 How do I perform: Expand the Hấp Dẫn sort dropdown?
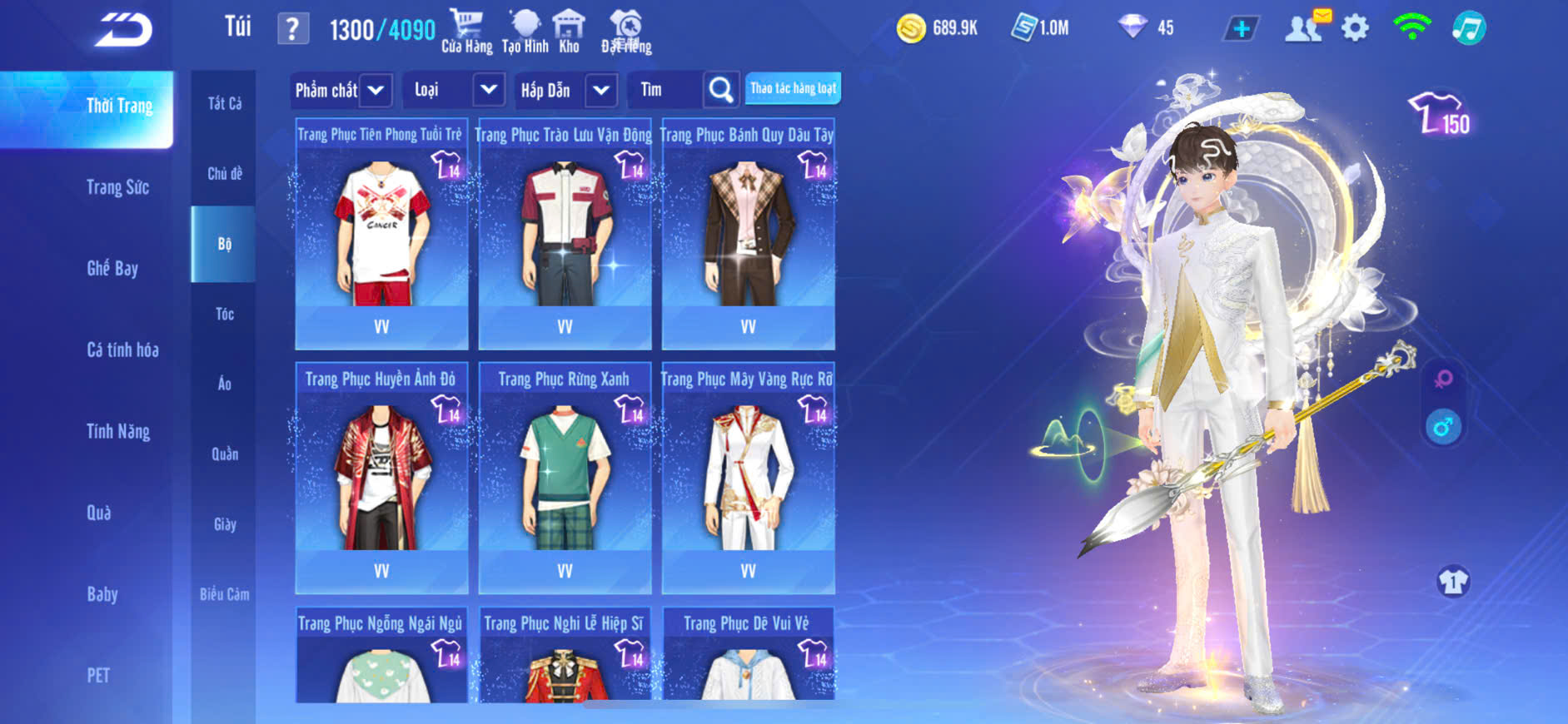click(x=601, y=90)
